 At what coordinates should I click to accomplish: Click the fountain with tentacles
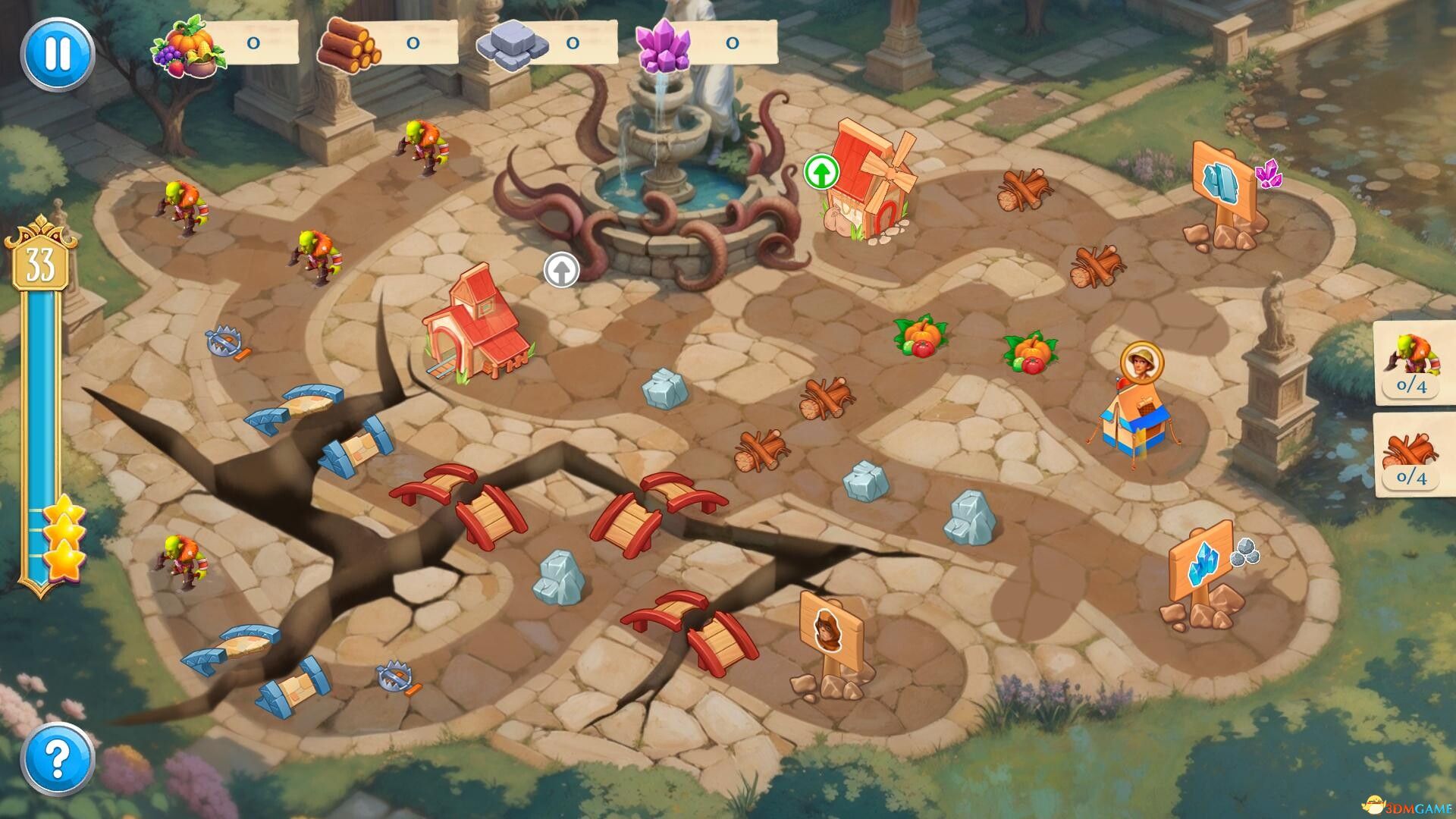point(660,190)
